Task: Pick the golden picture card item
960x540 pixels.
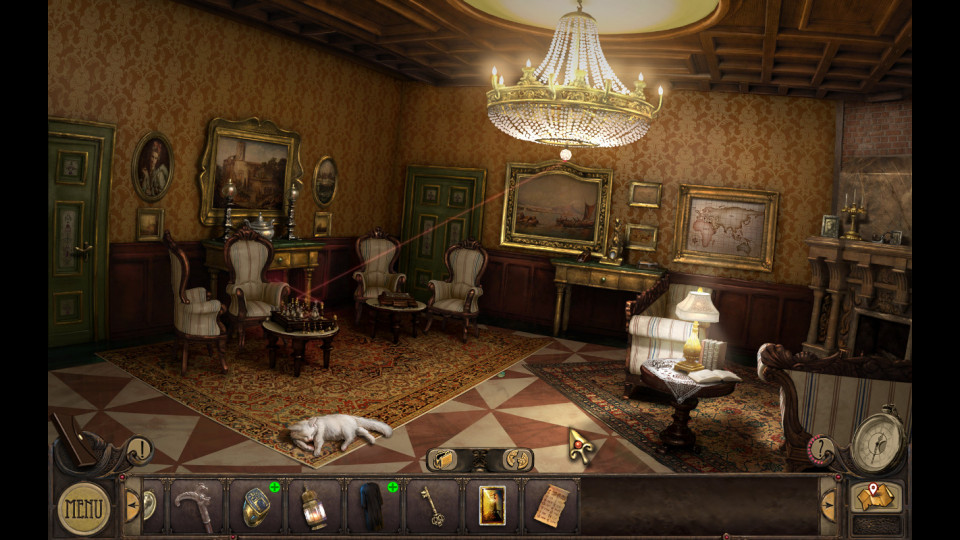Action: tap(492, 506)
